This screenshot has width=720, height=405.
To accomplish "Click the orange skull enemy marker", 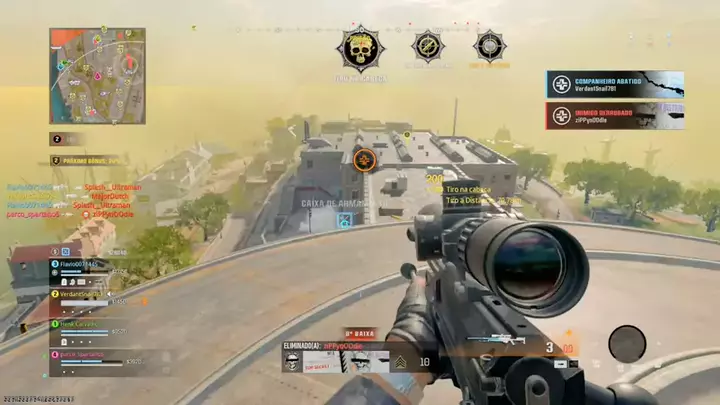I will coord(364,158).
